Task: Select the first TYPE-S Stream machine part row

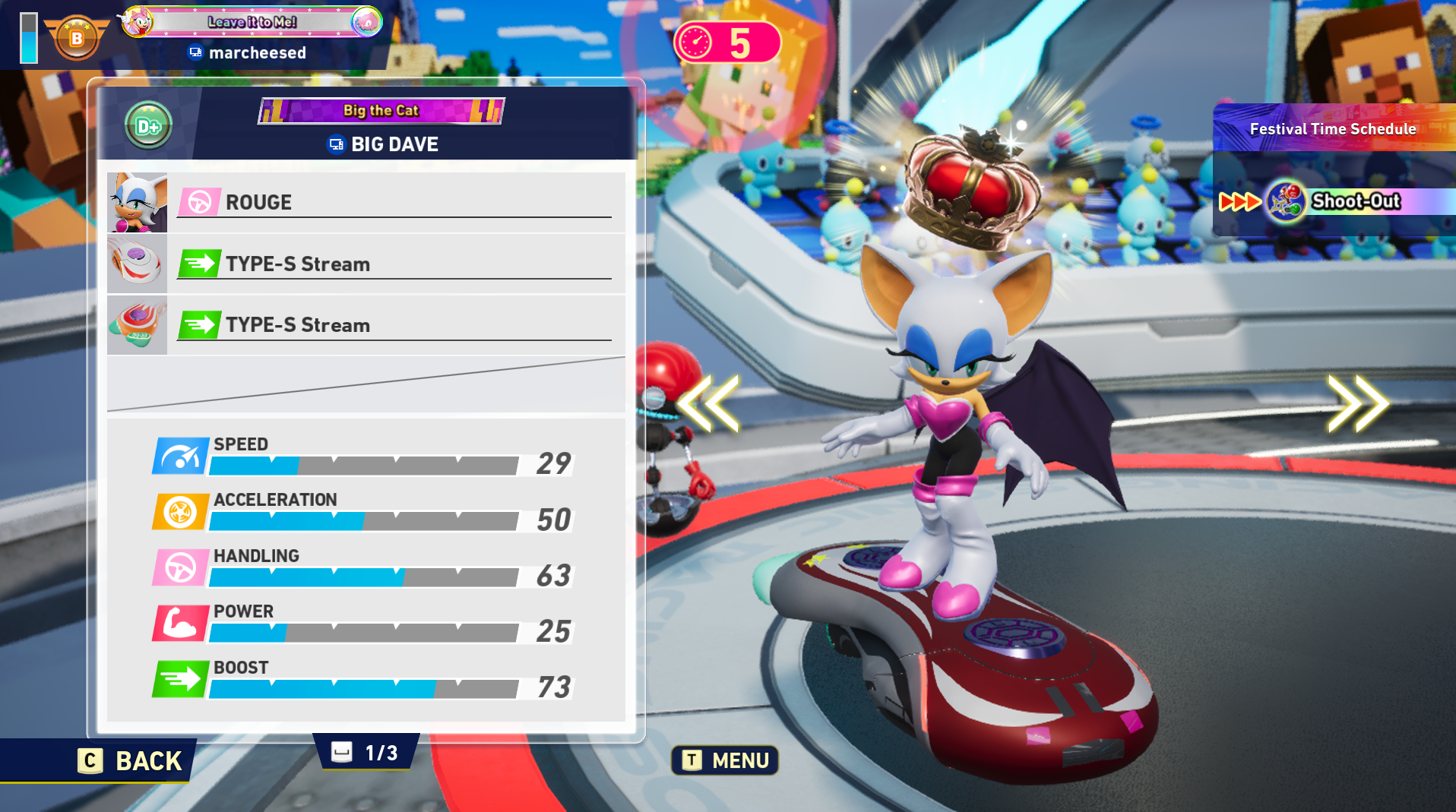Action: click(x=366, y=264)
